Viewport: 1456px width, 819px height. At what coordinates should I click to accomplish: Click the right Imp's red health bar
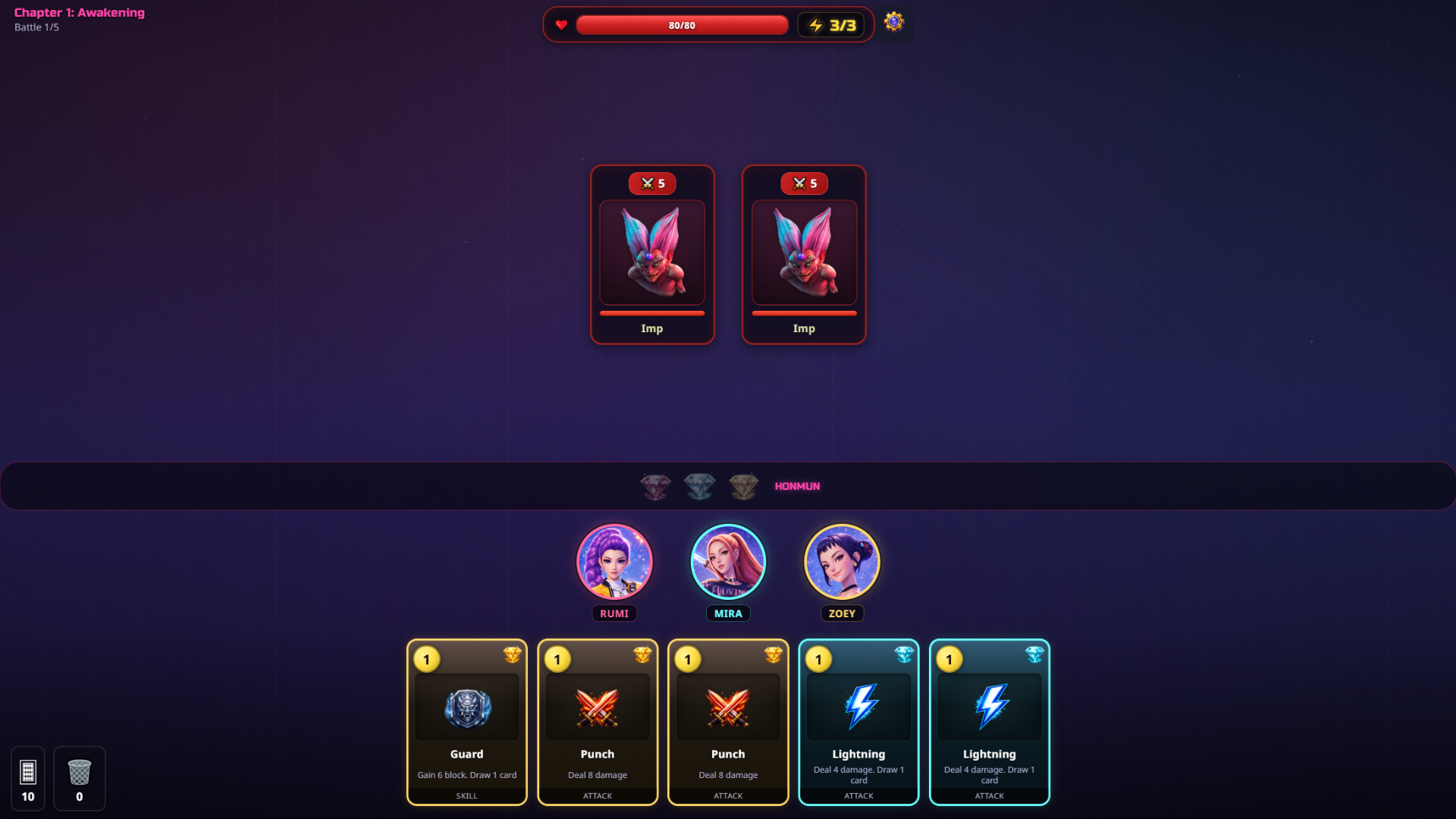pos(804,312)
